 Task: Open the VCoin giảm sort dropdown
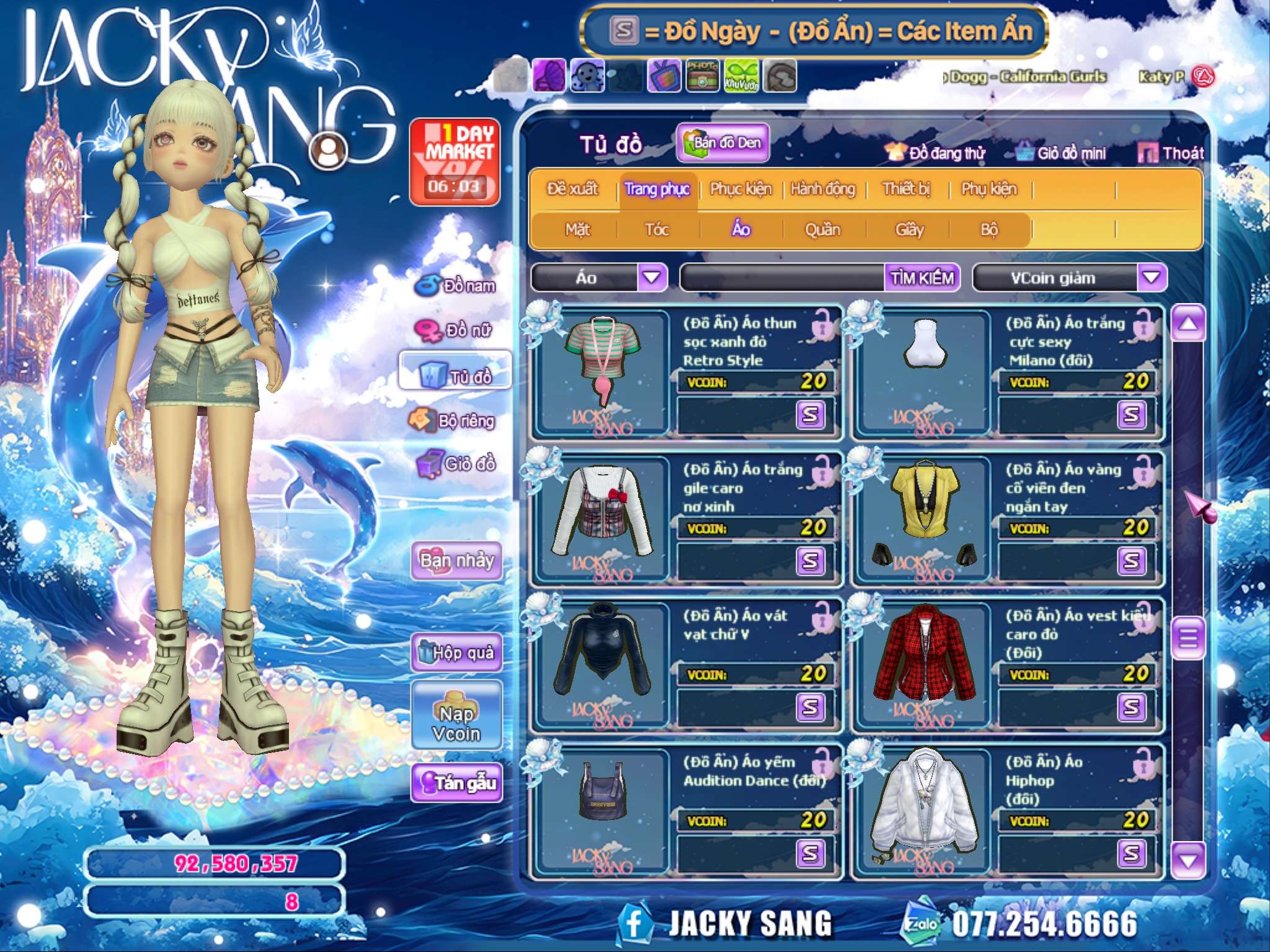[x=1151, y=277]
